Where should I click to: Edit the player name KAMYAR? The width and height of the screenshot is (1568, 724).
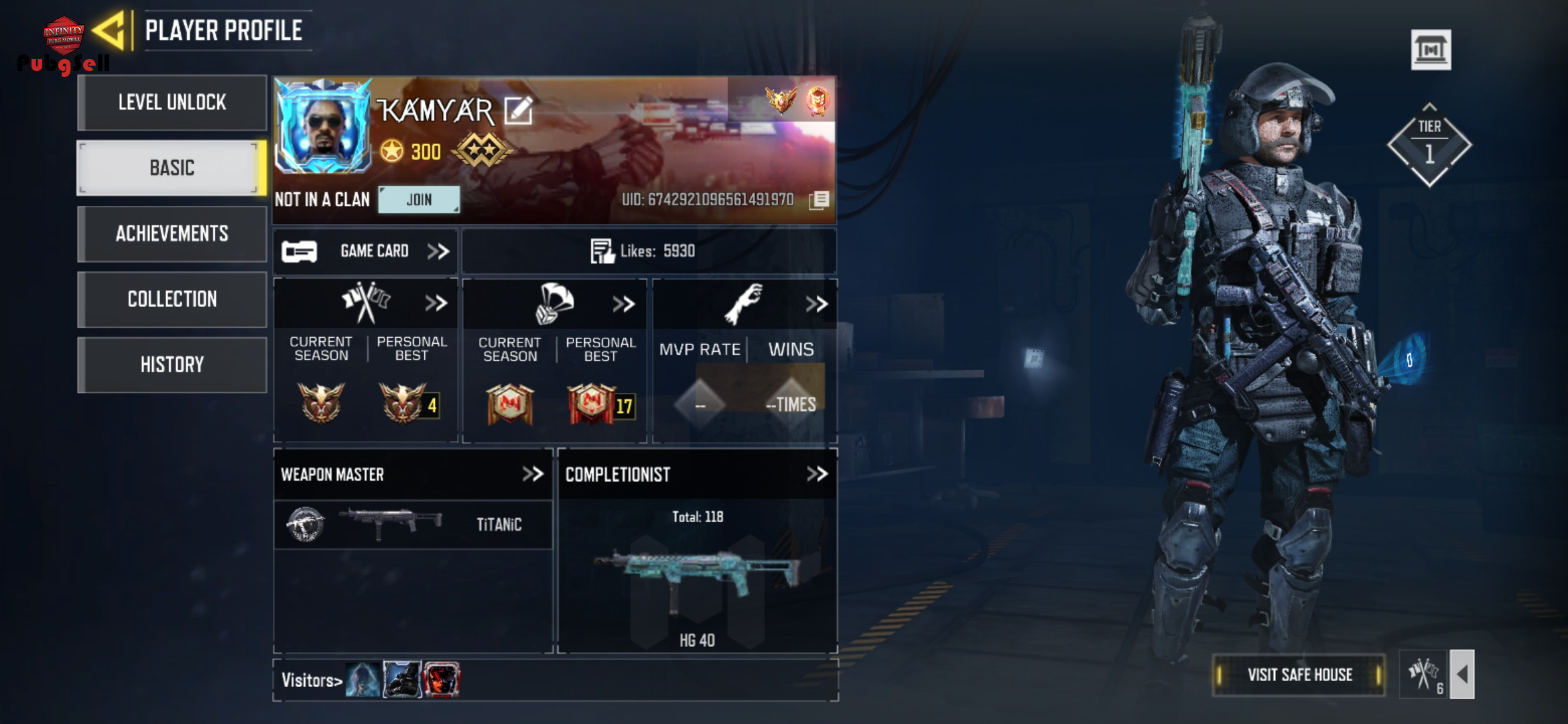tap(518, 111)
